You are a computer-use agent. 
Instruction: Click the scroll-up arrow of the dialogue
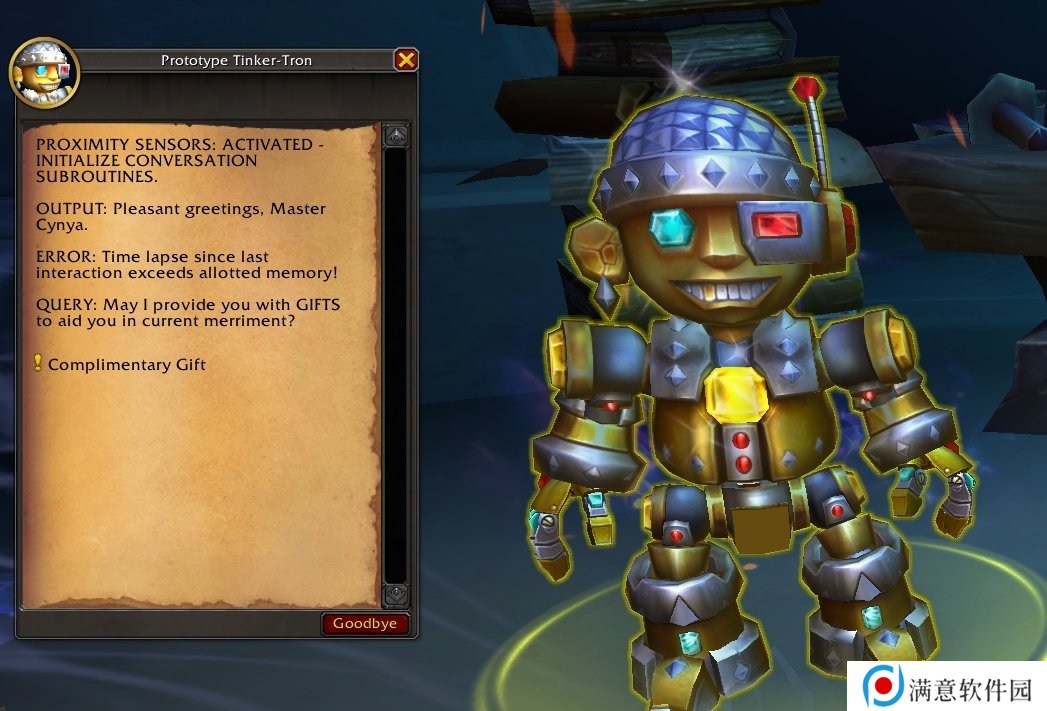(x=396, y=135)
